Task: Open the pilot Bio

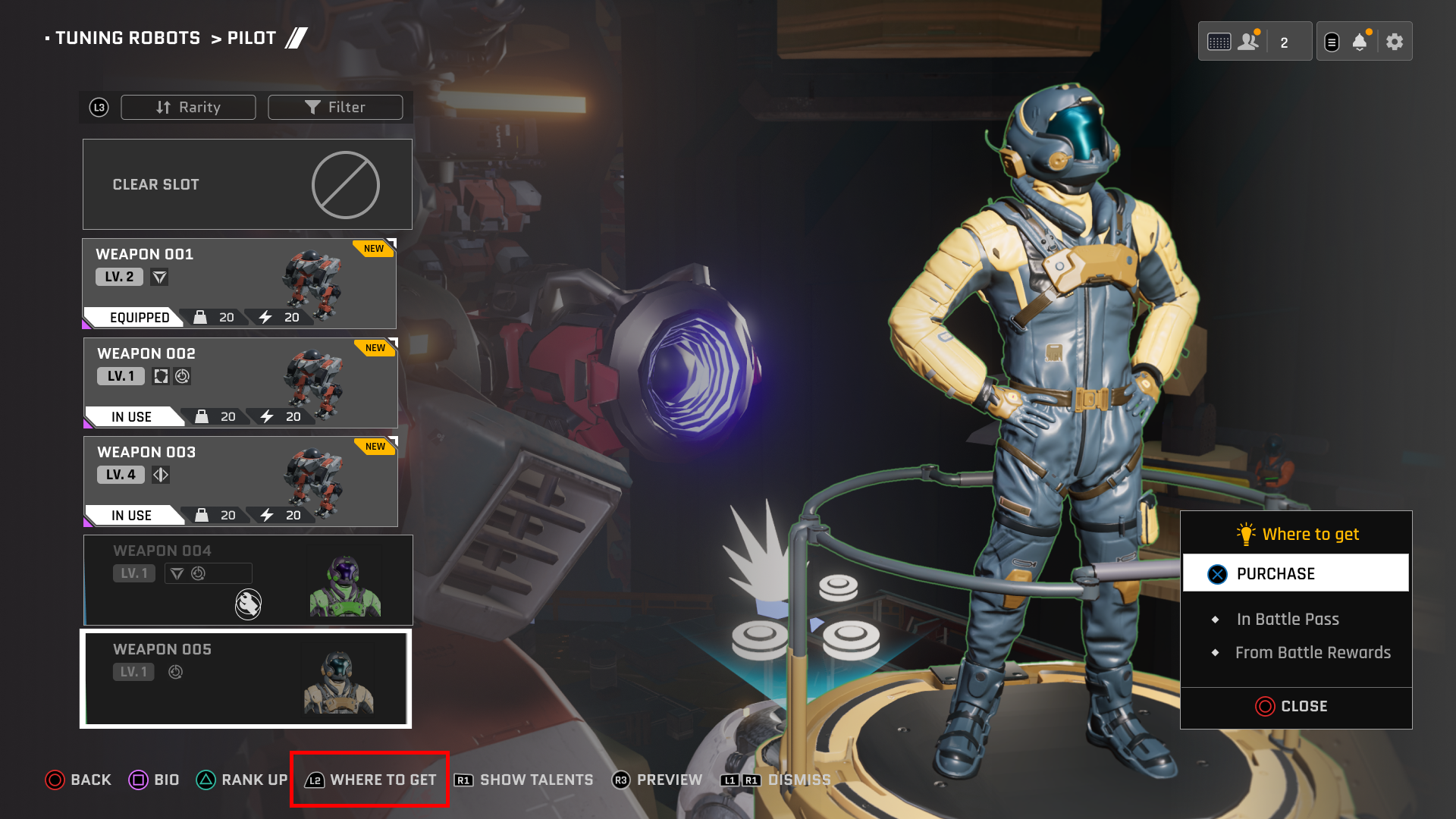Action: coord(154,780)
